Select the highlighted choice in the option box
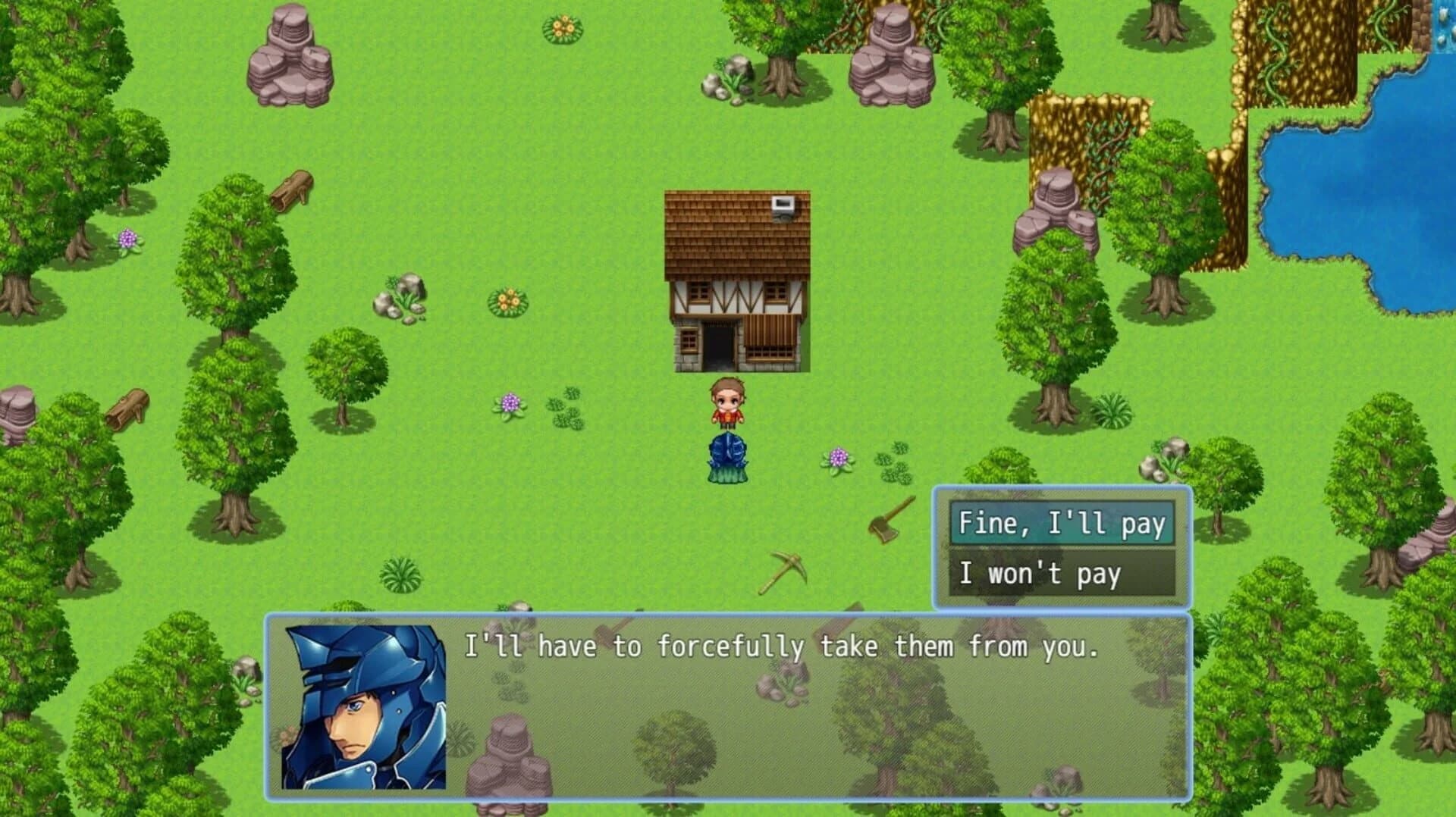 (x=1061, y=523)
